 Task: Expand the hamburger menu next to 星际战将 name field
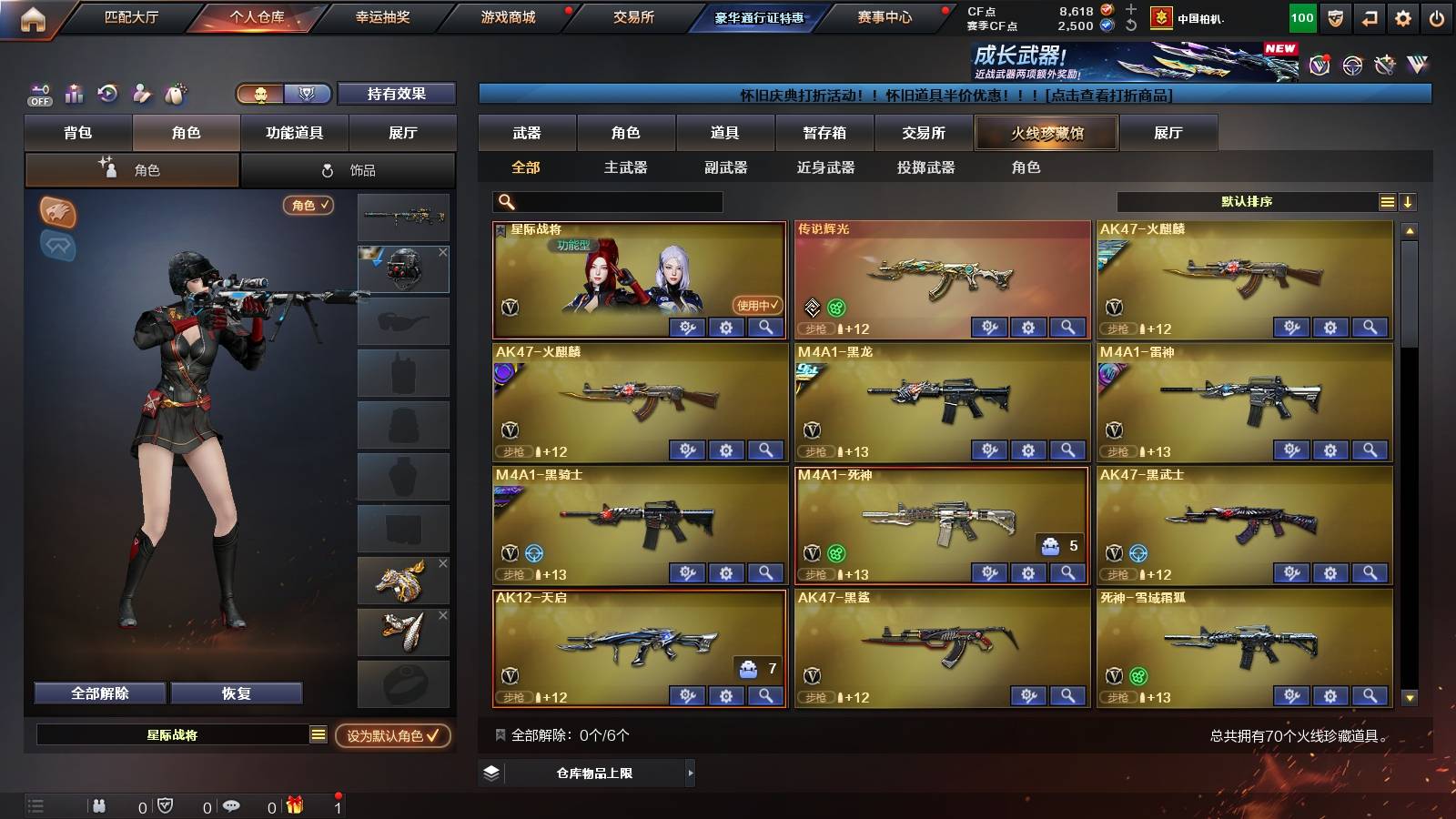click(317, 734)
